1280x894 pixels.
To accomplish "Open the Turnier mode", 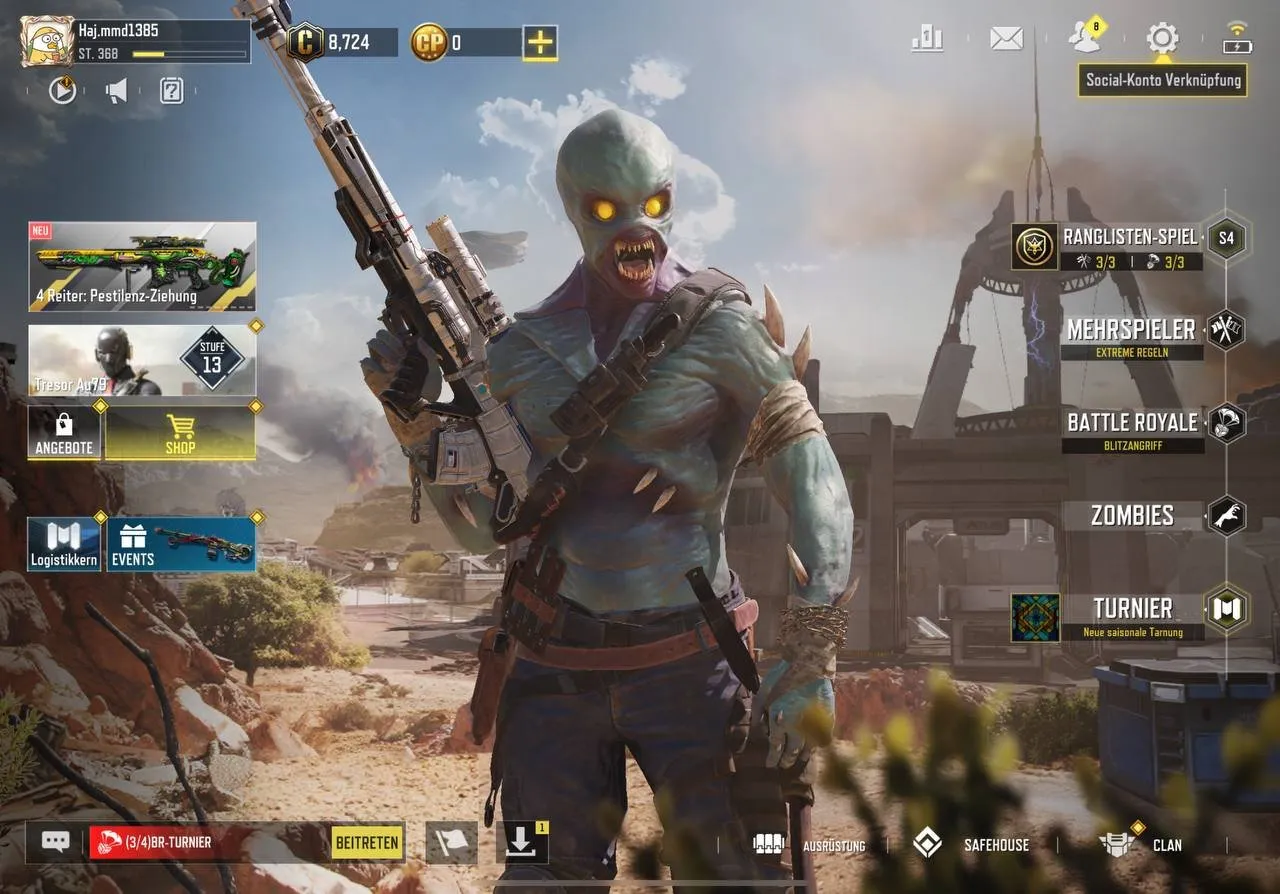I will pos(1132,609).
